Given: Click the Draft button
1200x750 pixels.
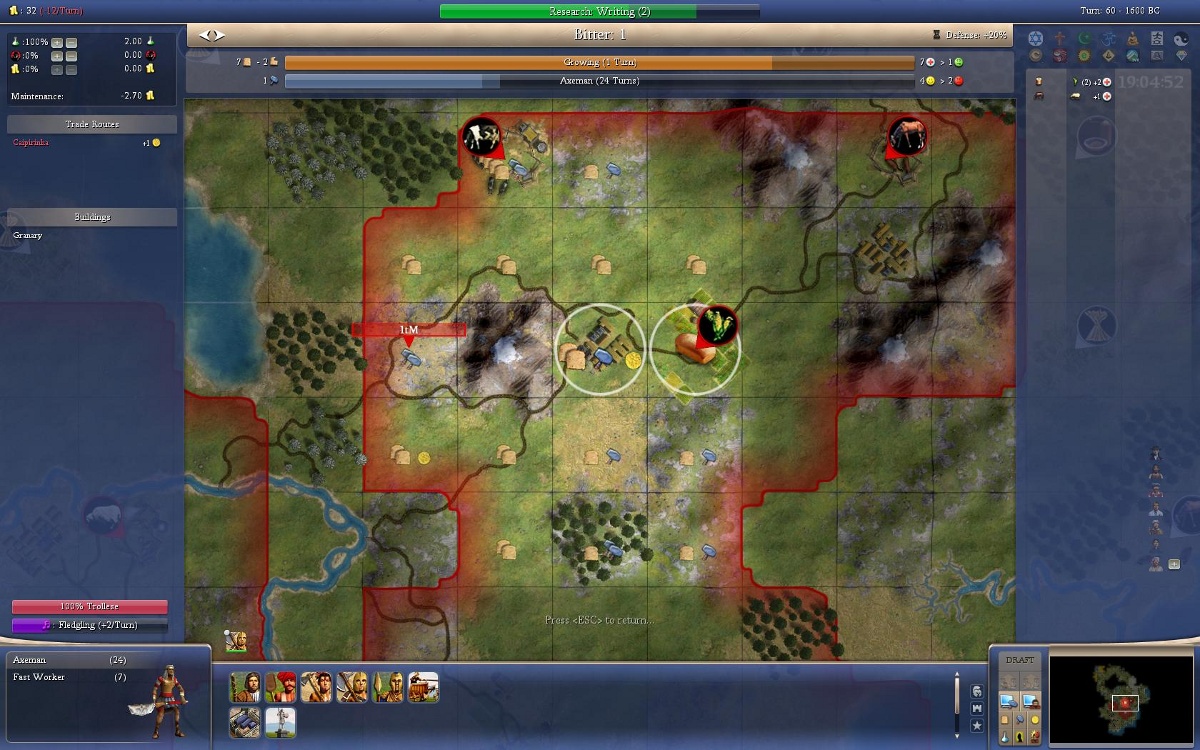Looking at the screenshot, I should (1019, 660).
